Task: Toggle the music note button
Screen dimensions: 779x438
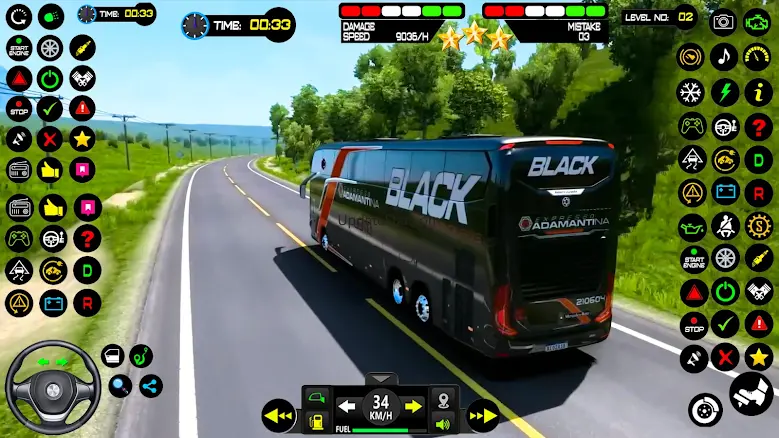Action: click(724, 57)
